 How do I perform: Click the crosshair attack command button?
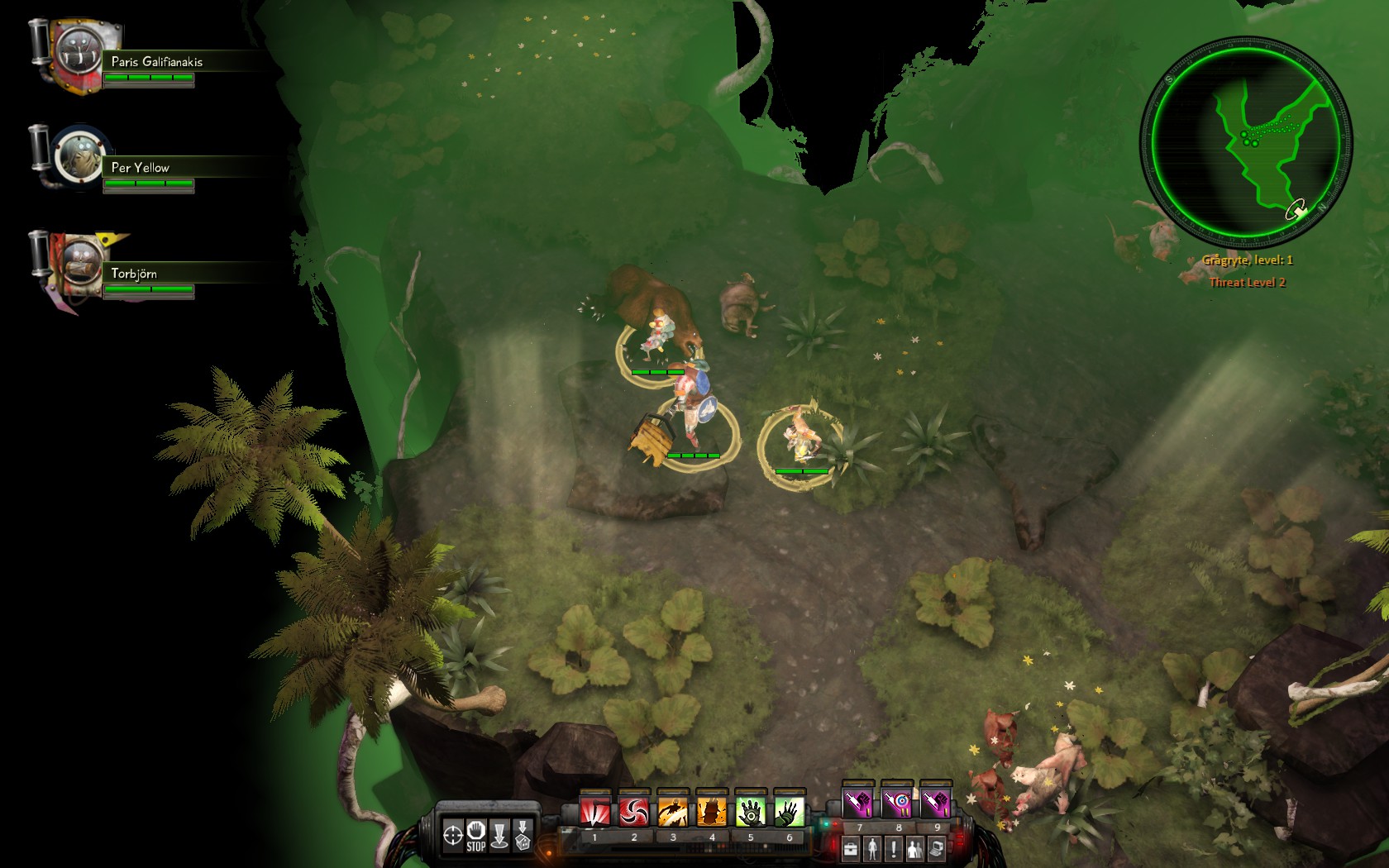coord(452,835)
